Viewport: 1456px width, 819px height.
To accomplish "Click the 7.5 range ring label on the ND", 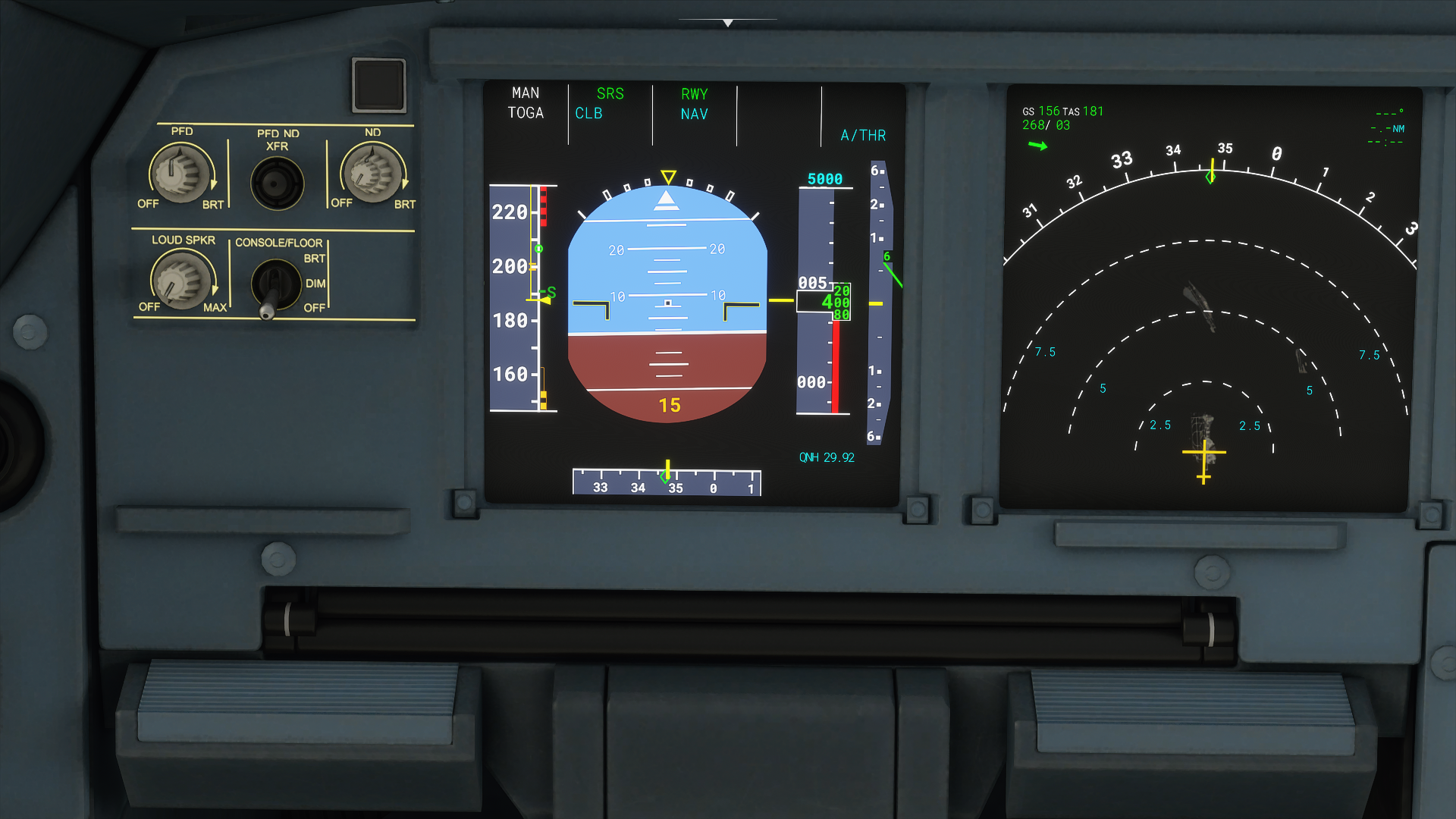I will 1045,350.
